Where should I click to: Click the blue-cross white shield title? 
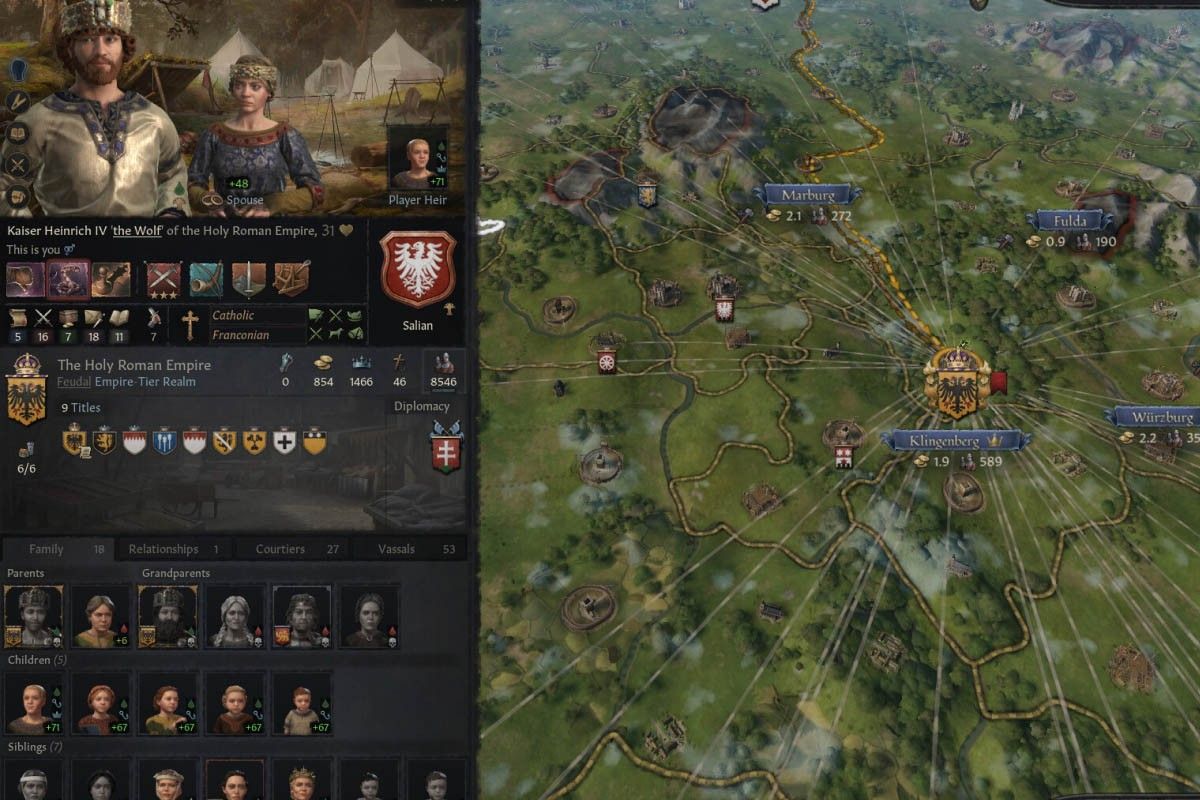coord(284,441)
